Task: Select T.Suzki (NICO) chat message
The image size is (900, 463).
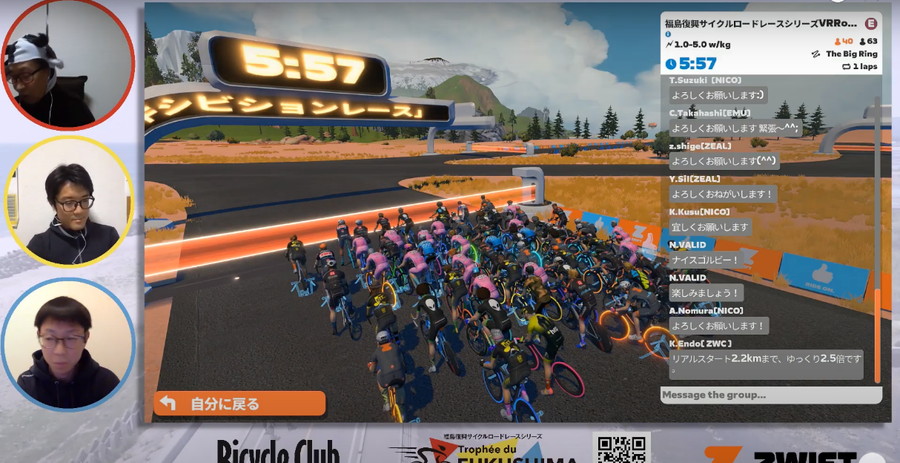Action: tap(718, 96)
